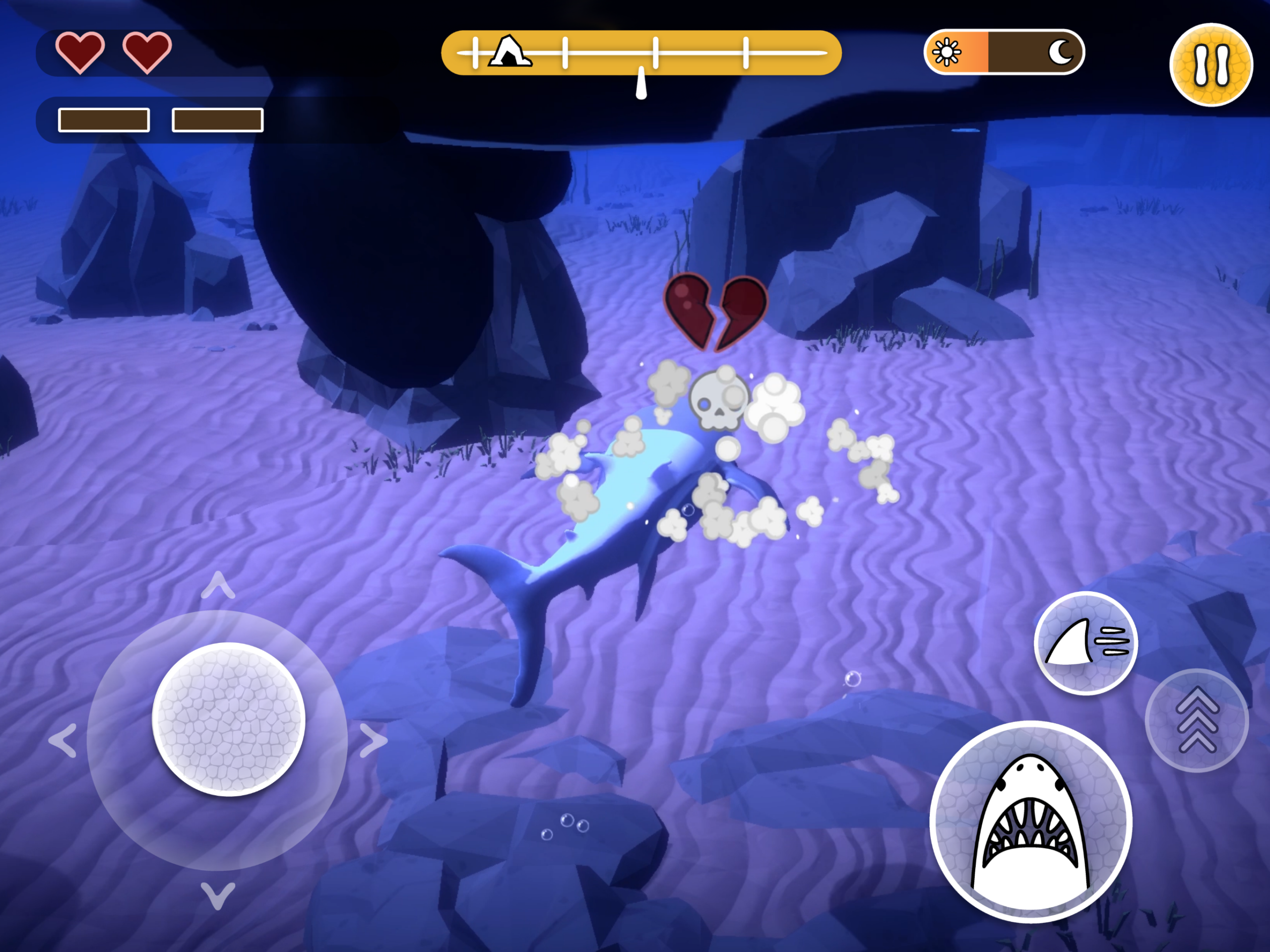The height and width of the screenshot is (952, 1270).
Task: Pause the game with the yellow button
Action: (1211, 64)
